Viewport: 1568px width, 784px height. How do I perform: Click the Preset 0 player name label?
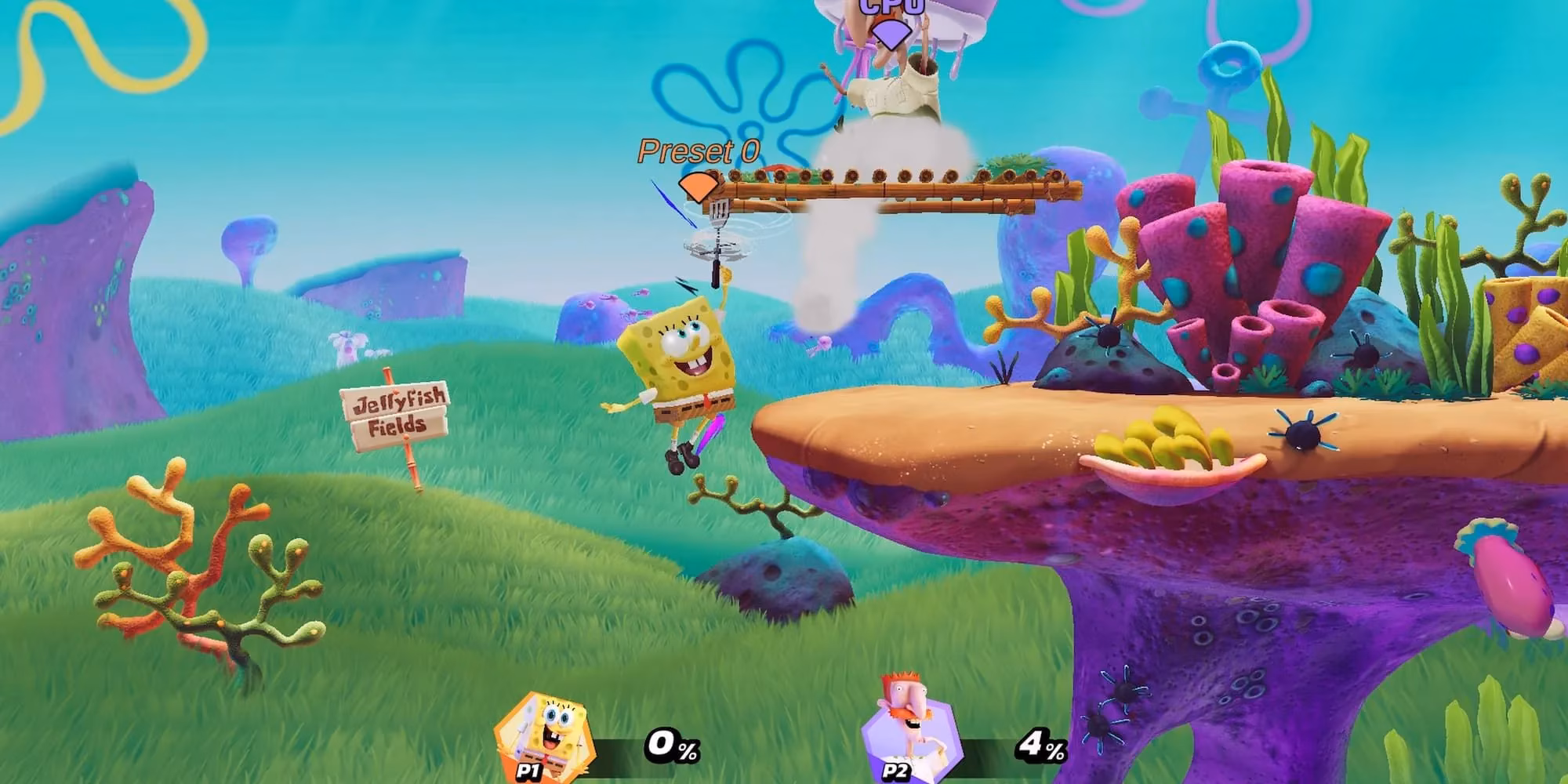pos(696,151)
